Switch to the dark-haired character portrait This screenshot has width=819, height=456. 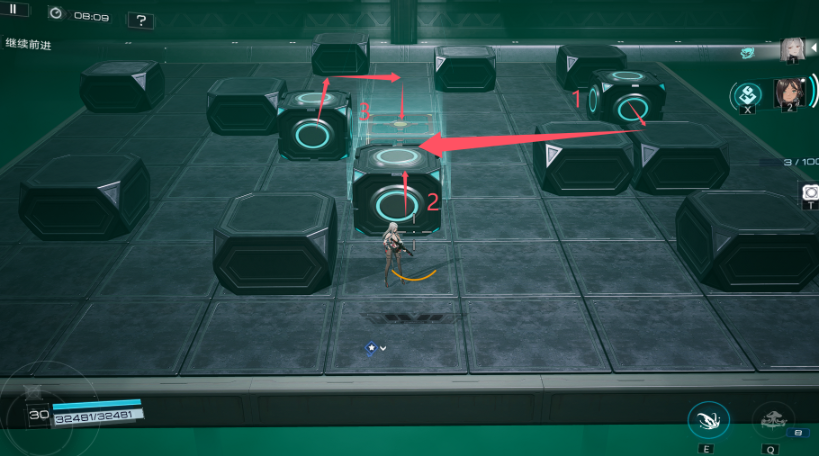click(x=790, y=95)
